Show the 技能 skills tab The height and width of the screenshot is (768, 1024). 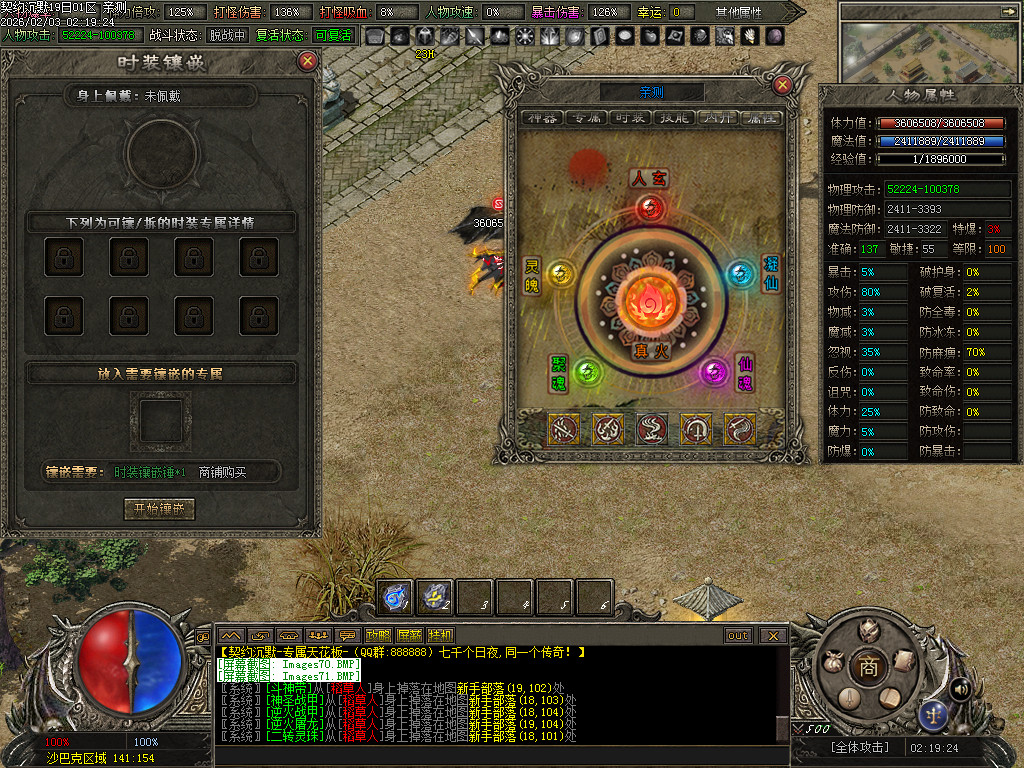[x=674, y=118]
